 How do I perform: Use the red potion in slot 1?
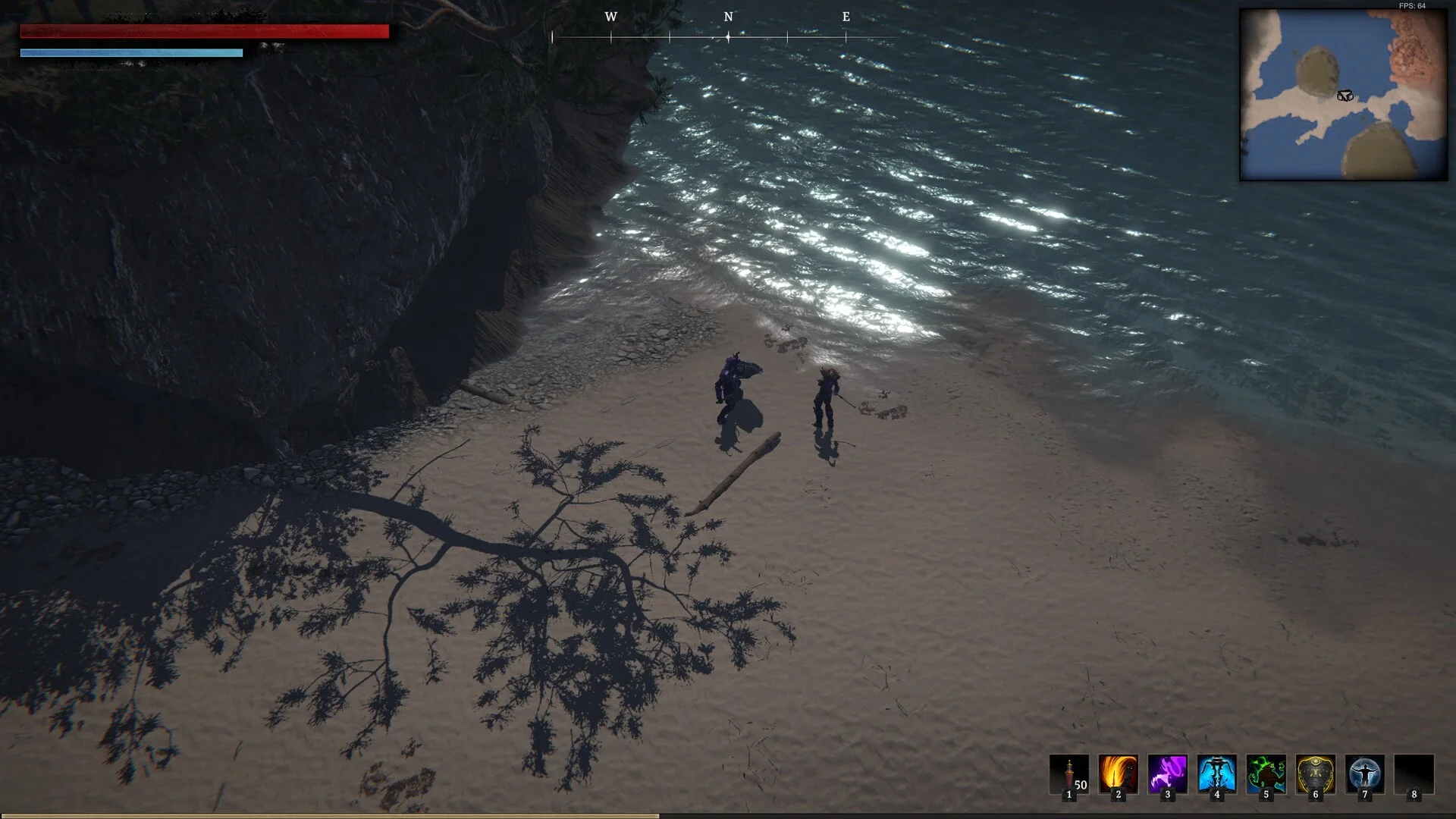tap(1068, 774)
